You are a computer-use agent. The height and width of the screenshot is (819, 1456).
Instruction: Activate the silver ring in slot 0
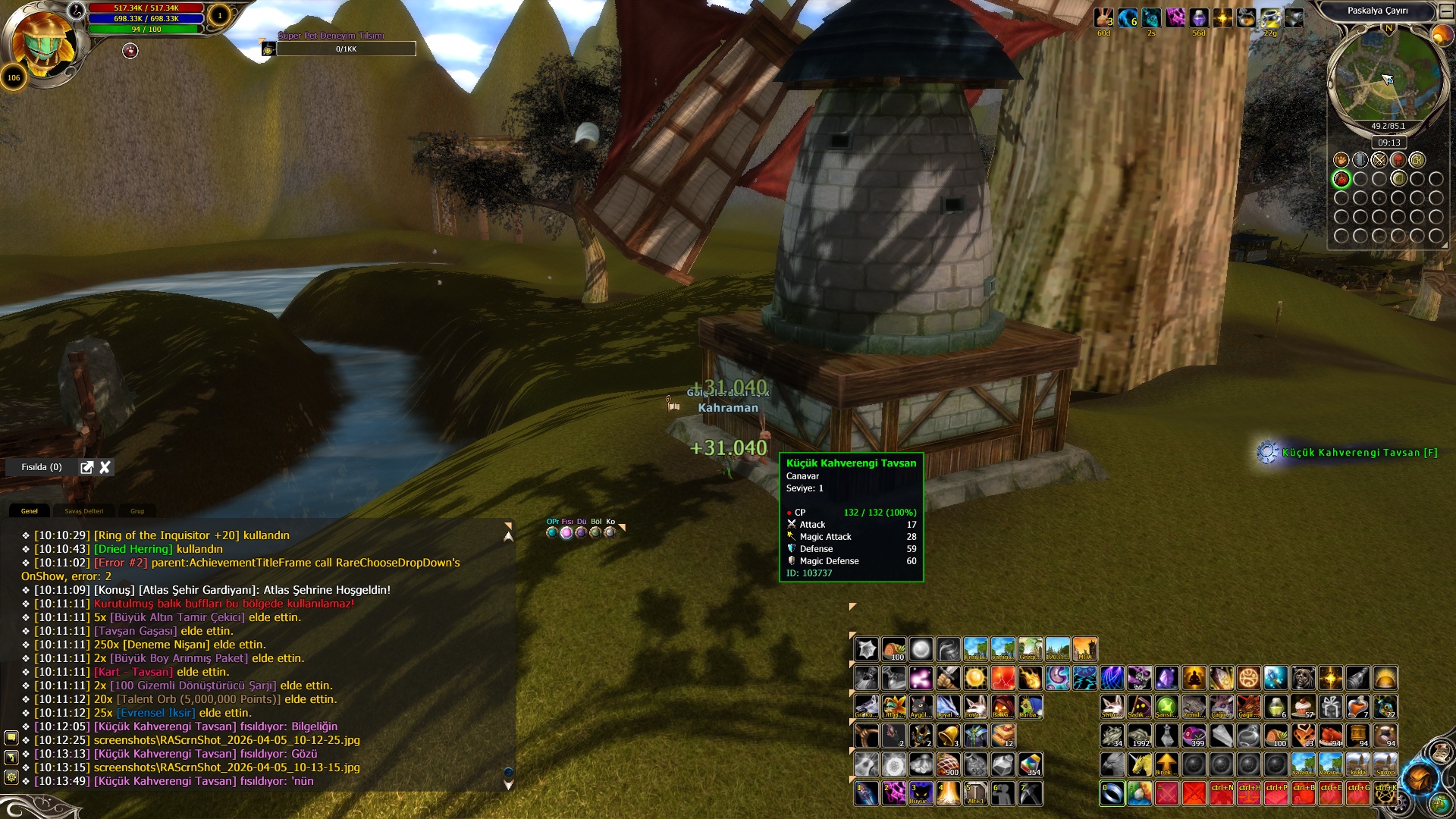coord(1112,793)
